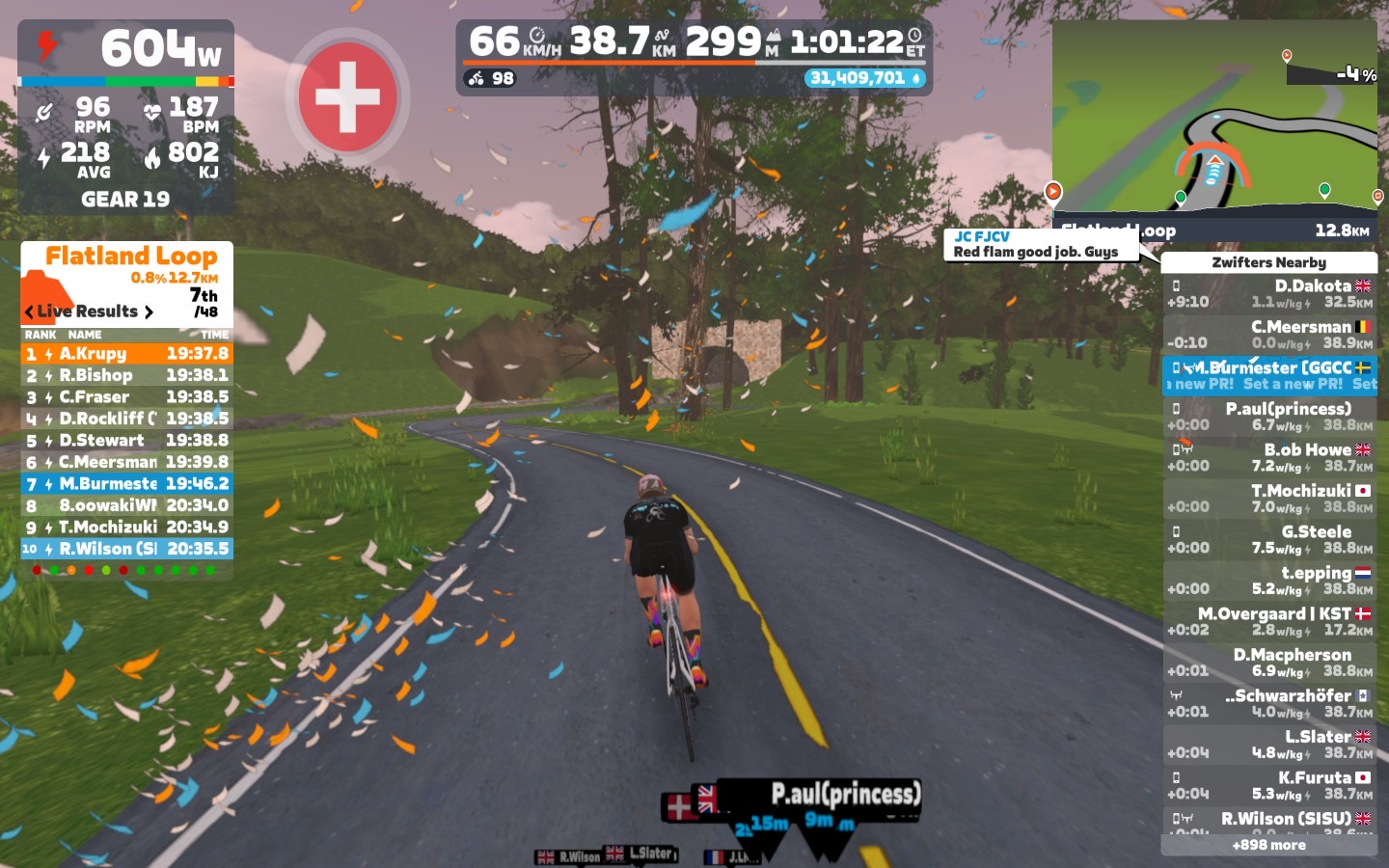
Task: View D.Dakota in Zwifters Nearby
Action: click(1268, 293)
